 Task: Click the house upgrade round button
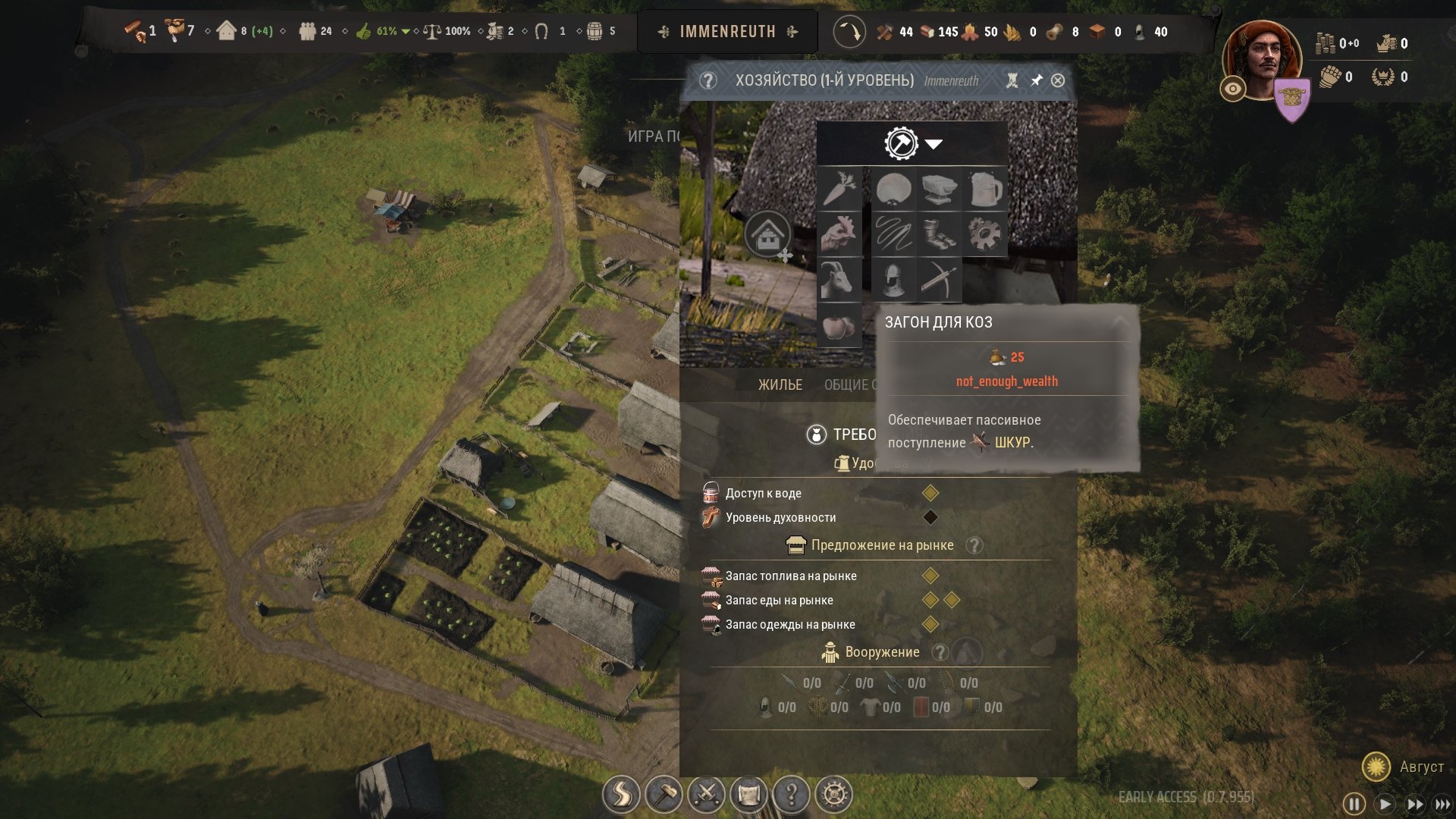[767, 235]
